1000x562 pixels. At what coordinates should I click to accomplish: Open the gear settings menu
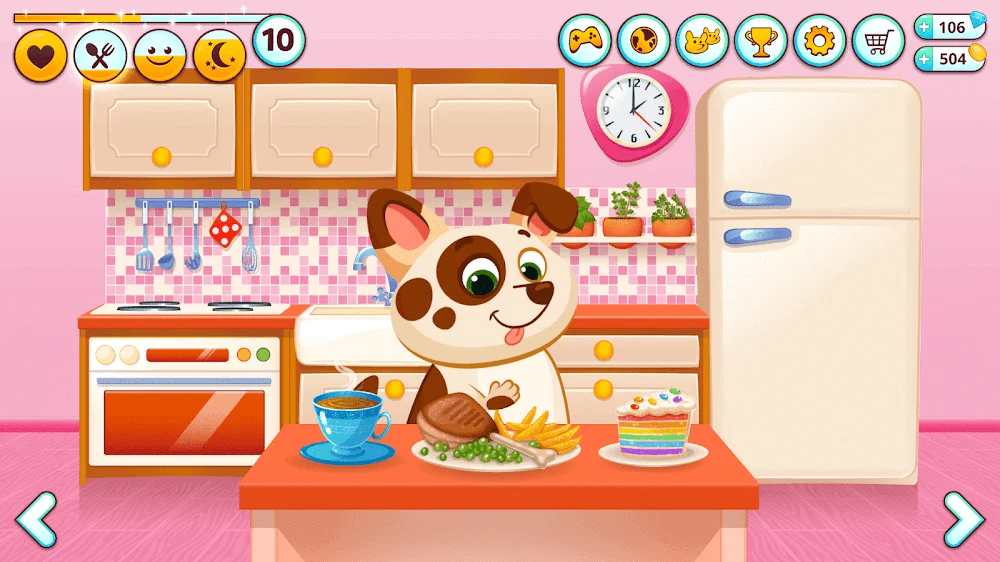click(820, 41)
